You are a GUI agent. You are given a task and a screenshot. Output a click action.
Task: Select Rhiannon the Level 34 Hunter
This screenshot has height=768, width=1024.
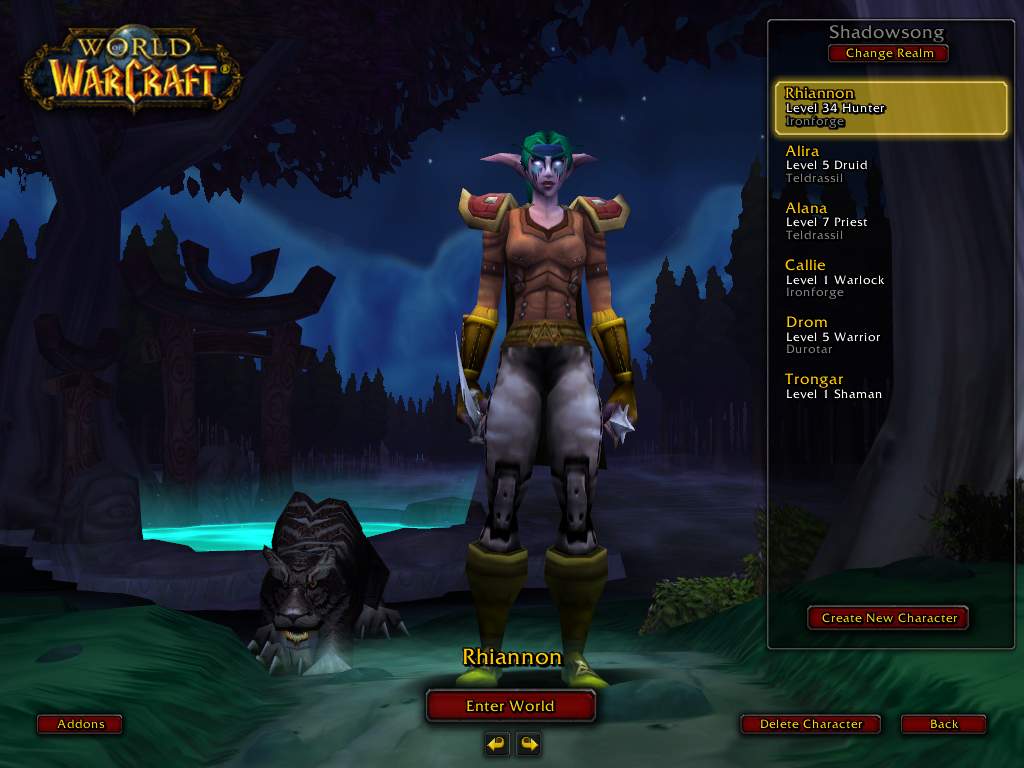[890, 108]
